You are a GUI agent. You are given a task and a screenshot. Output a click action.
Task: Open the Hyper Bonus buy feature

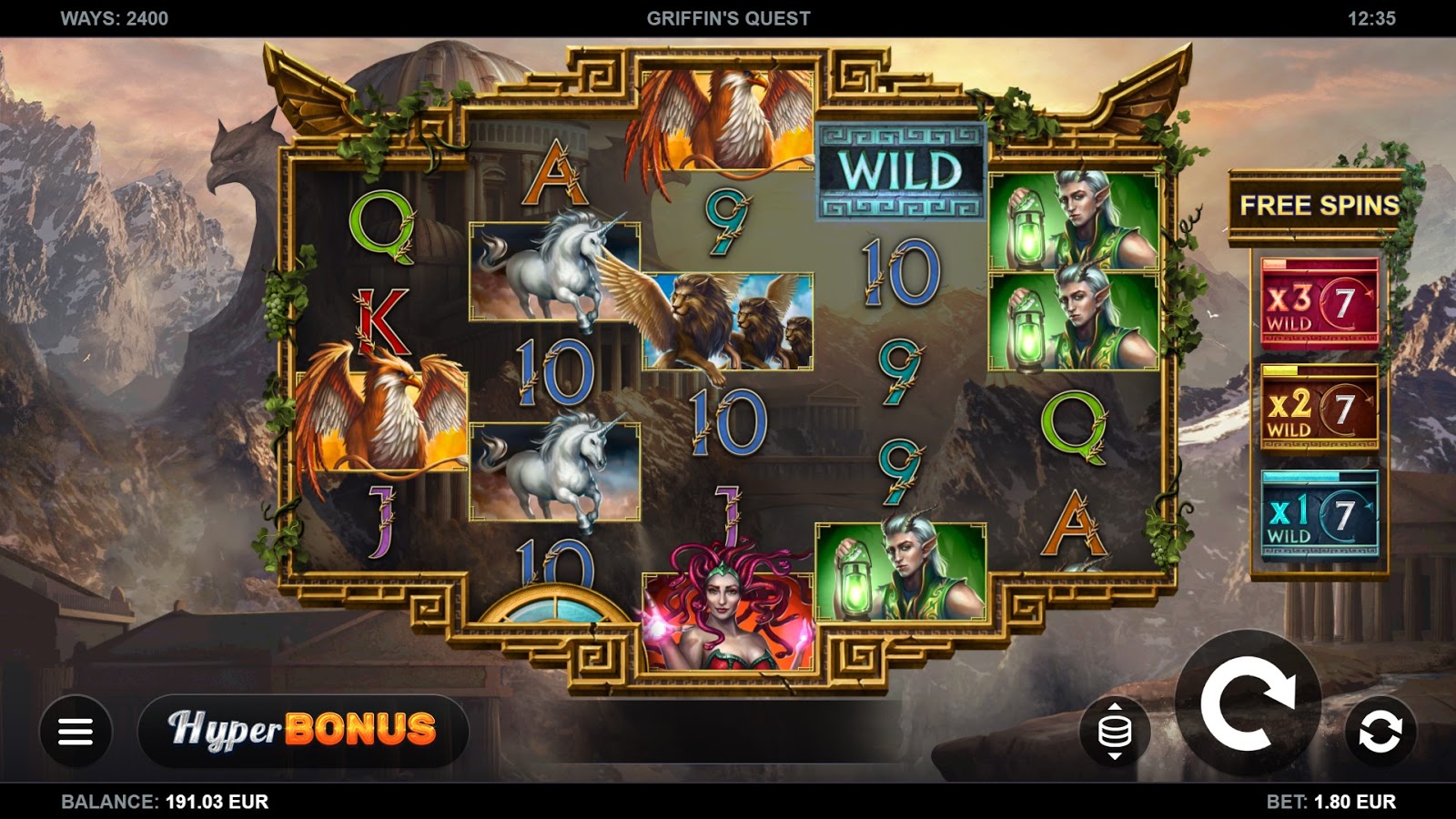pos(303,730)
